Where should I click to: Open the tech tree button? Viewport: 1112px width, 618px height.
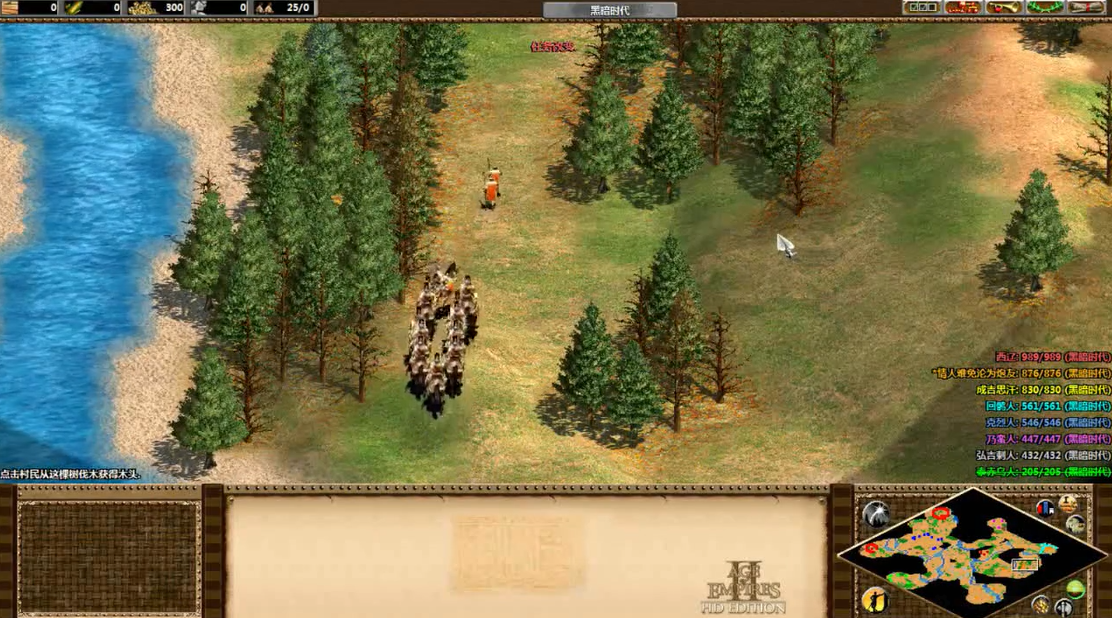click(x=962, y=8)
